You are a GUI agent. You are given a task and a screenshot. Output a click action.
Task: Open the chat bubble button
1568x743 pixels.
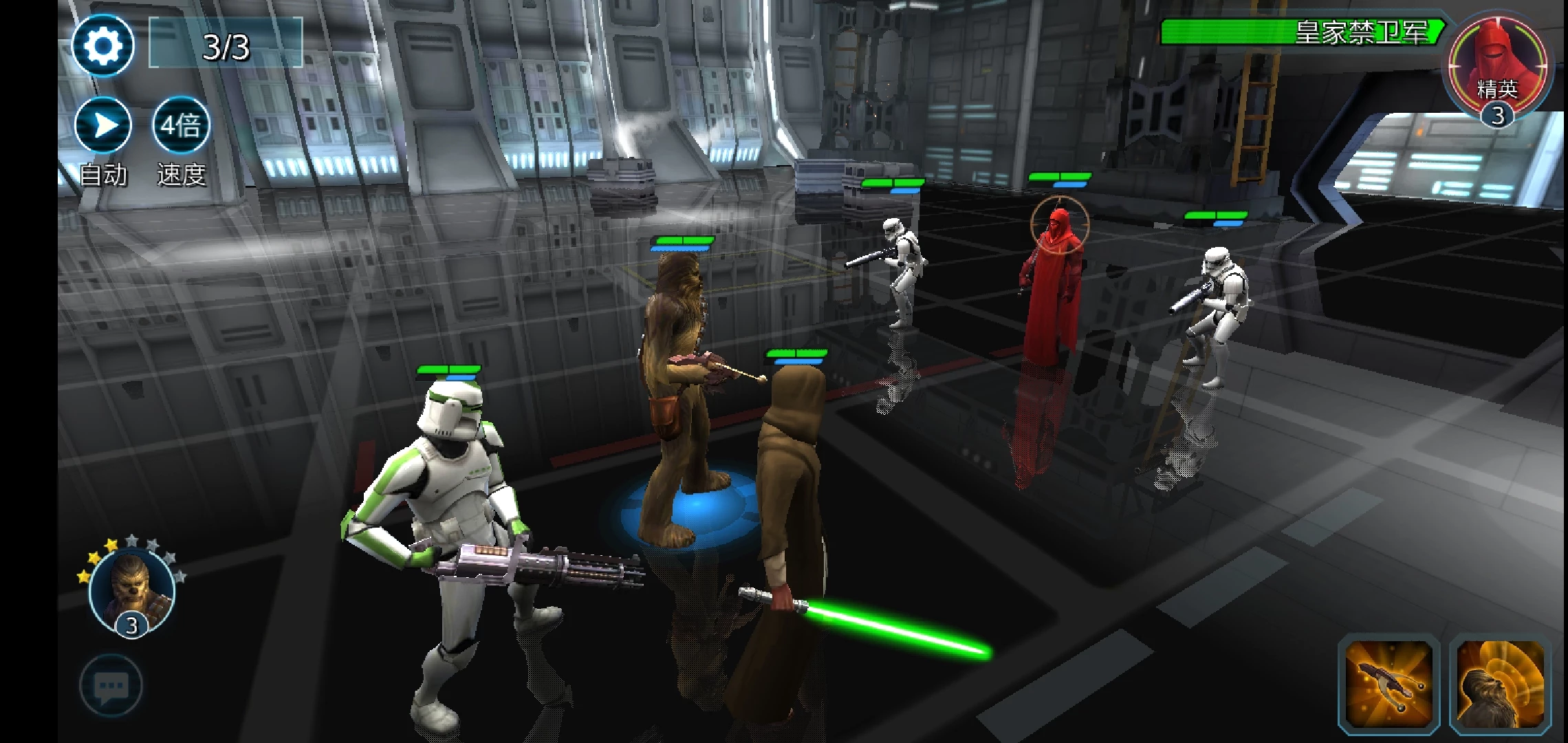pyautogui.click(x=111, y=686)
